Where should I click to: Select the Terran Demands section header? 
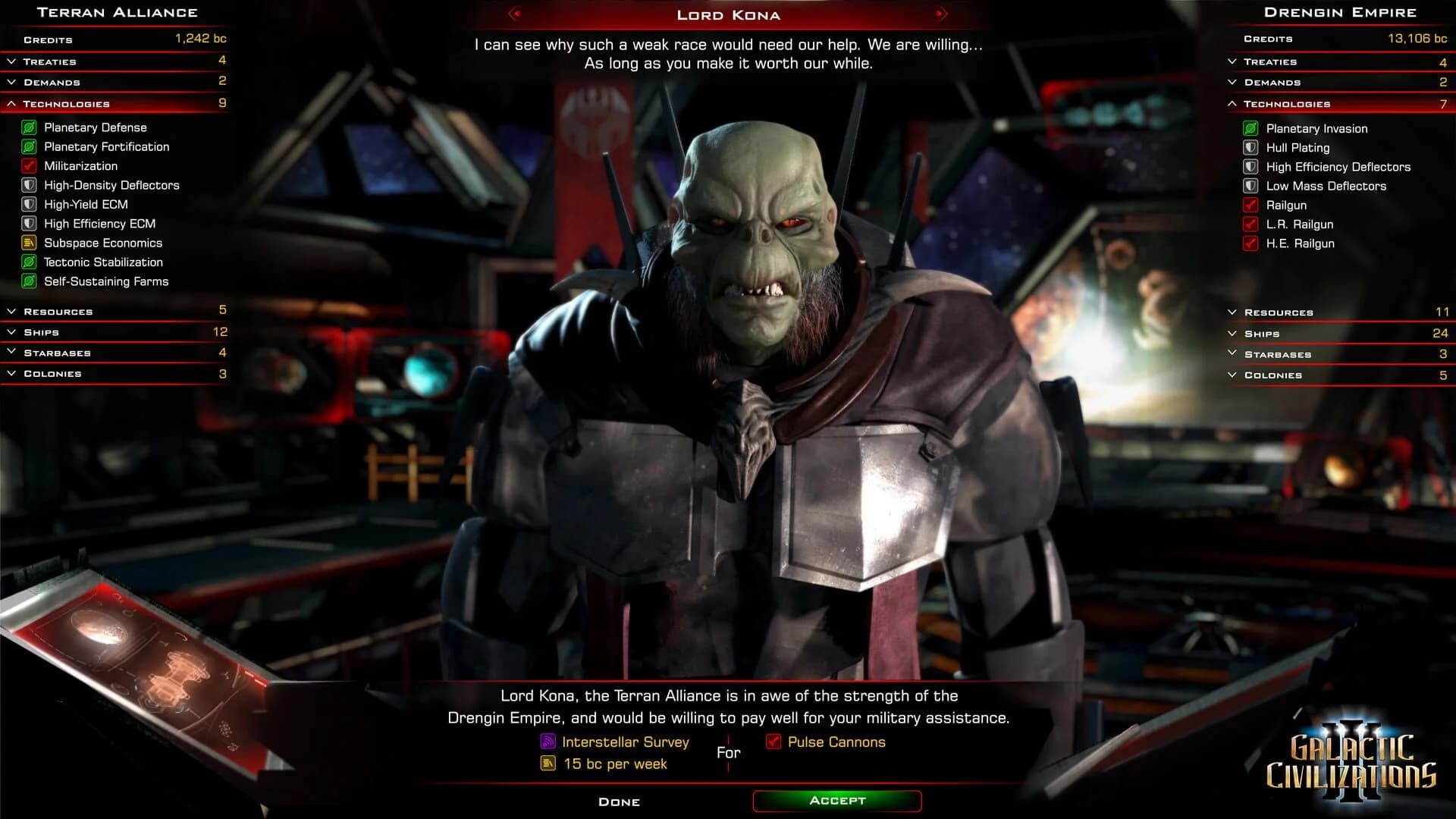[x=53, y=81]
